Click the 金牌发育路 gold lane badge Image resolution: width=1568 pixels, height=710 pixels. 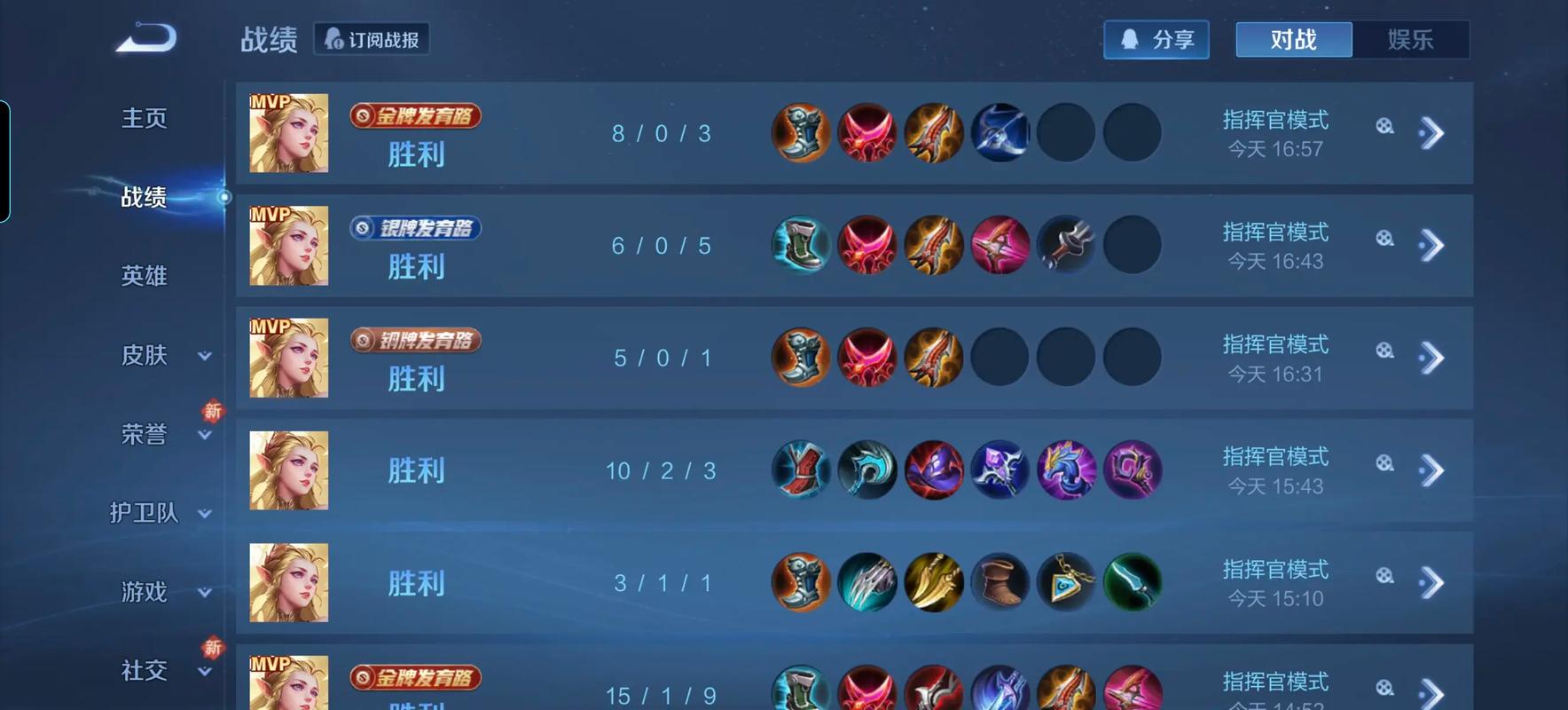tap(414, 116)
